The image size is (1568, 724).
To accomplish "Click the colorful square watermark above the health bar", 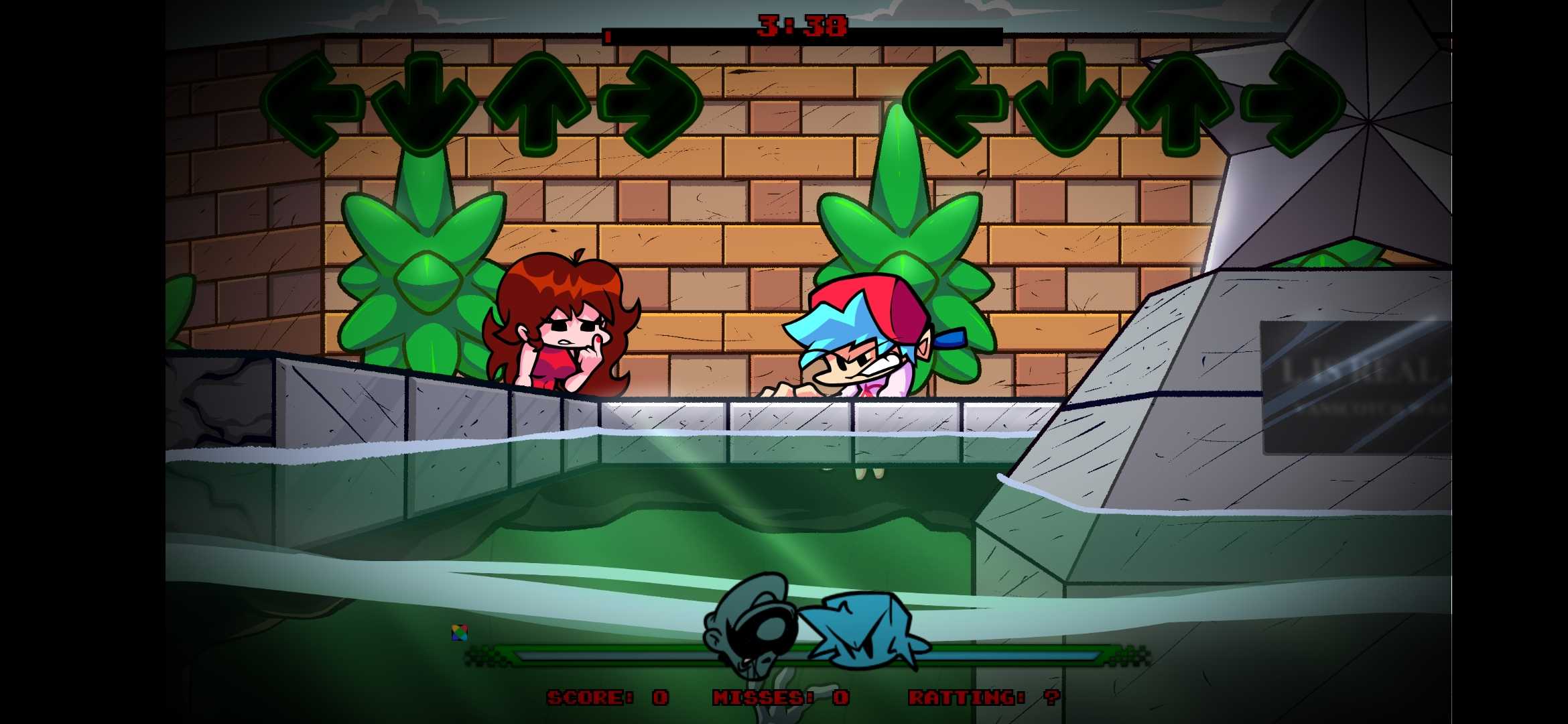I will tap(460, 631).
